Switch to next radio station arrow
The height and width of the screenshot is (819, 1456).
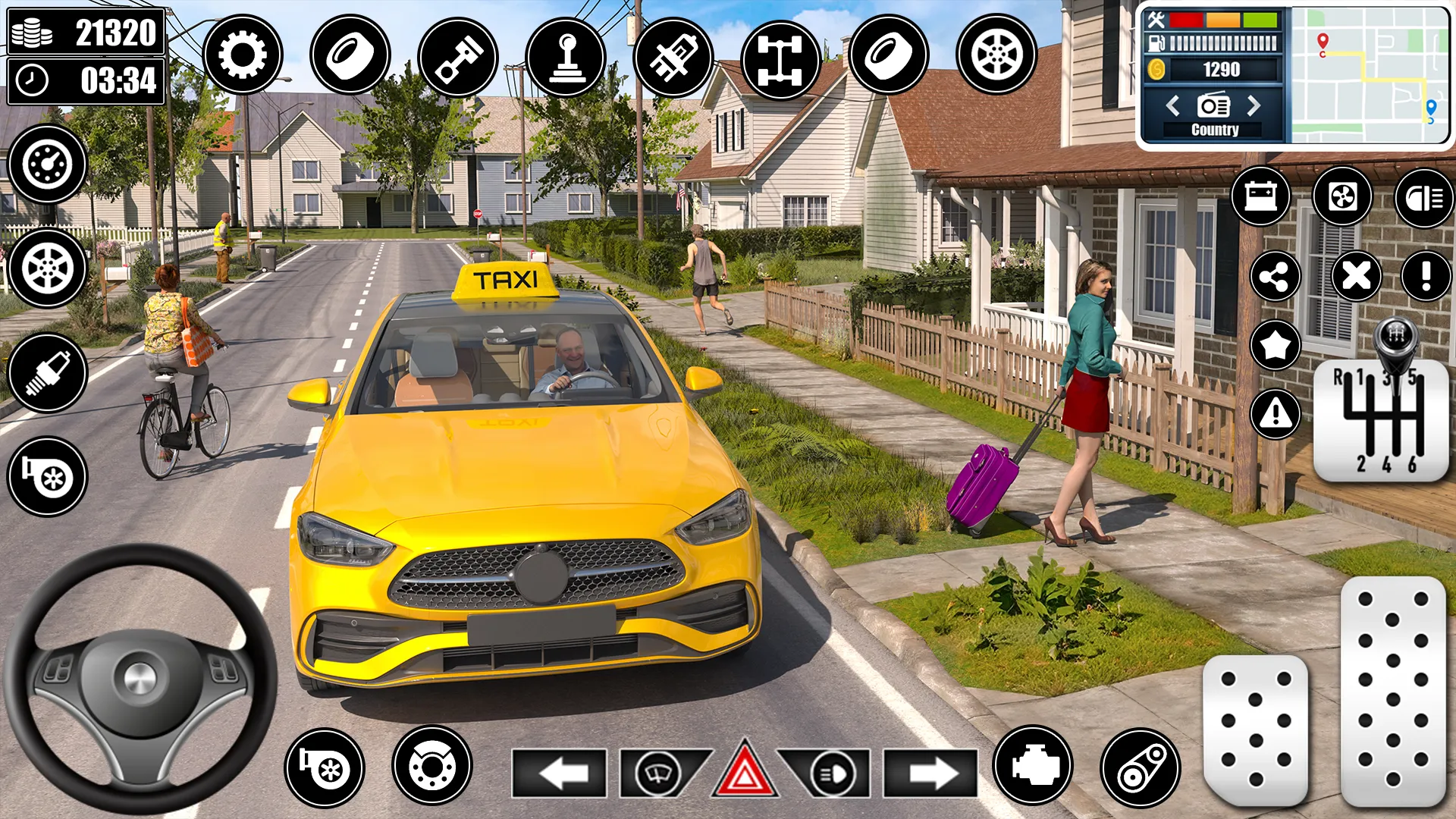[1254, 105]
